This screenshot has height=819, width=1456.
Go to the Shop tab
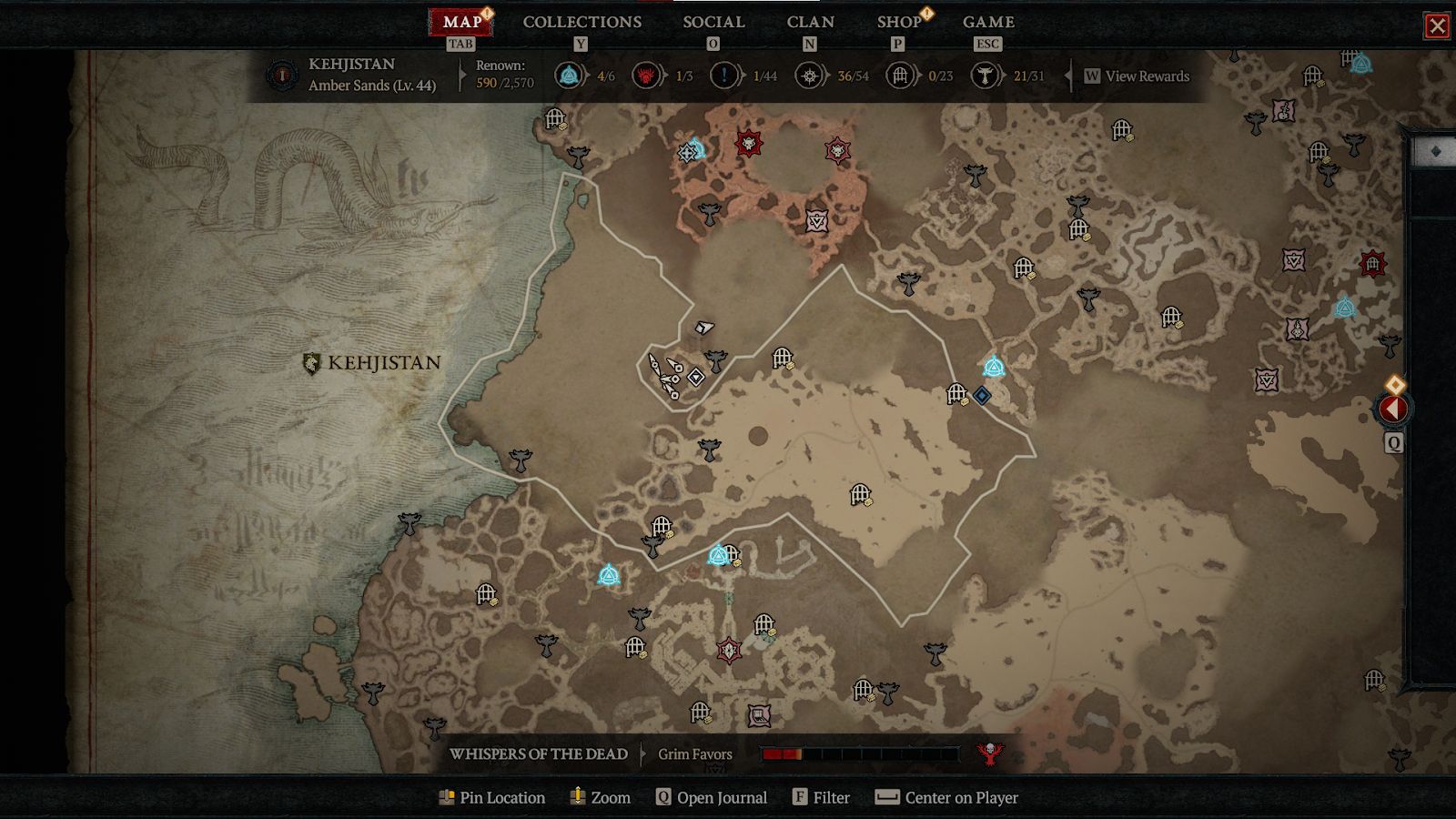899,22
